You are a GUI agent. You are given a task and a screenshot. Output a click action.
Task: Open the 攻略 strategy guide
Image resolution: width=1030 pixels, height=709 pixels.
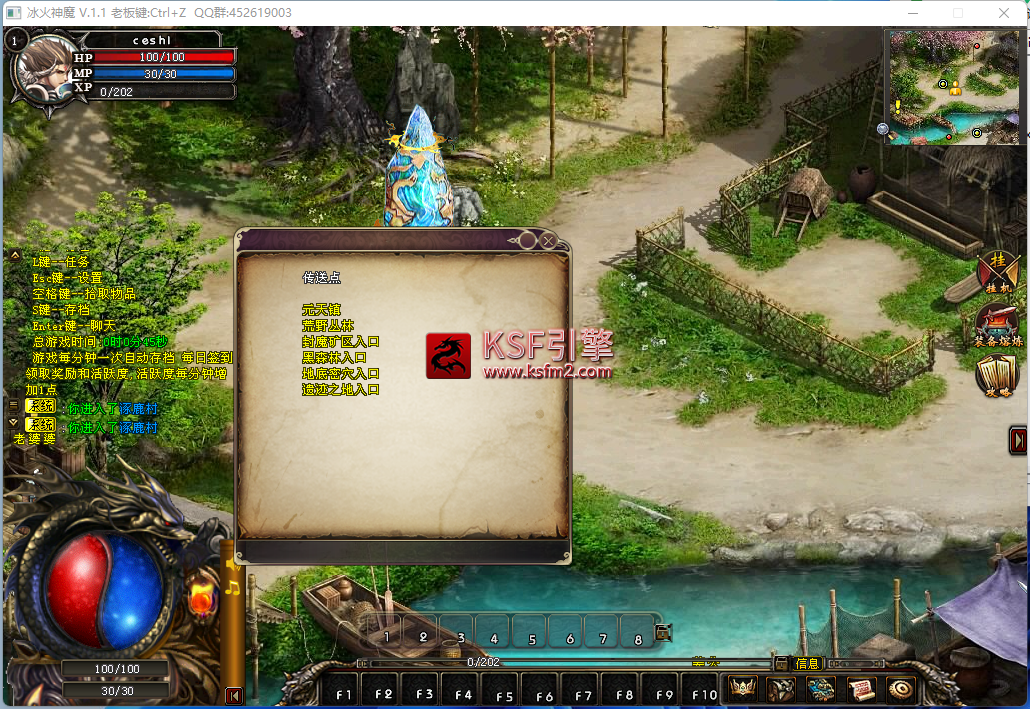(x=998, y=376)
